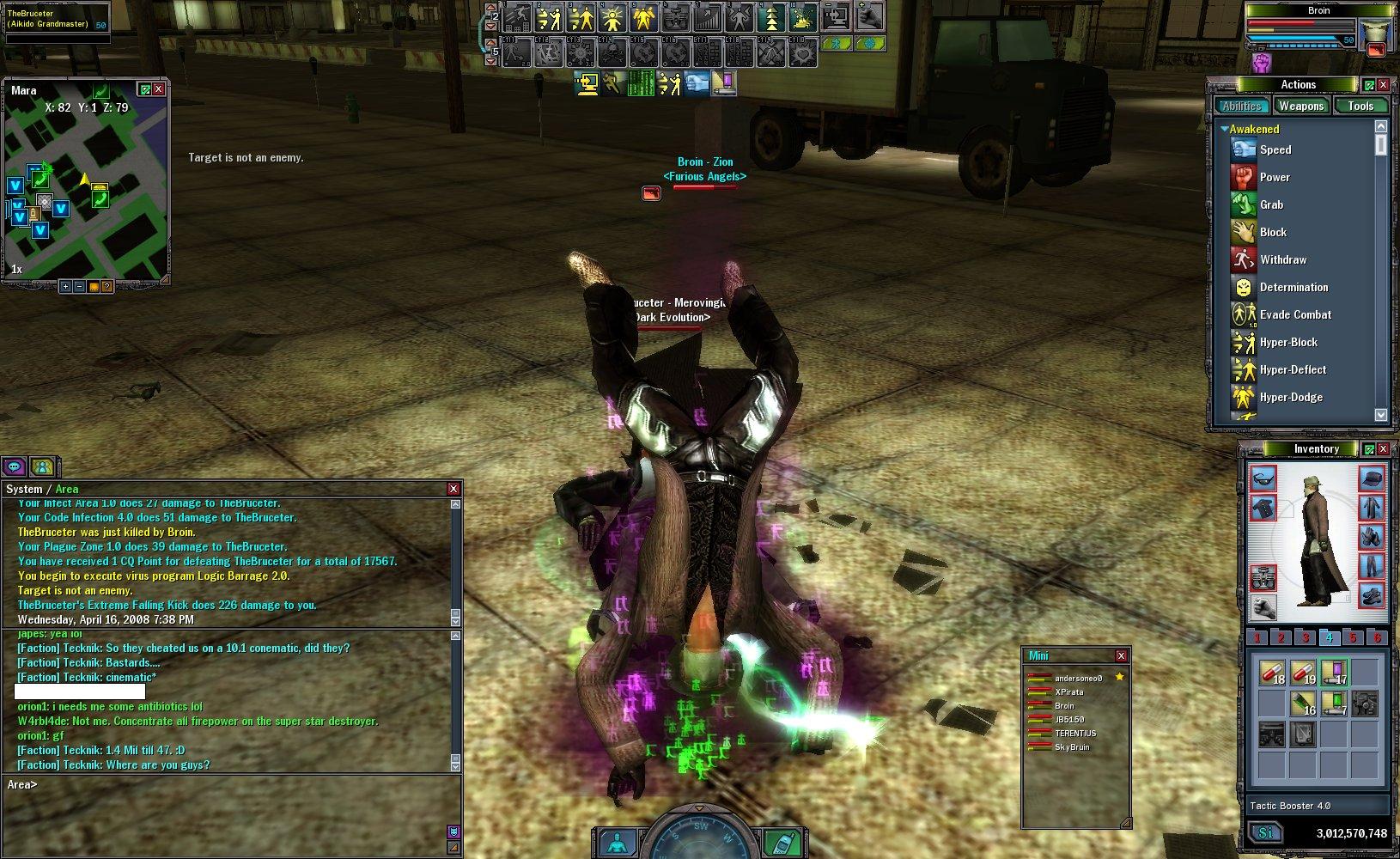
Task: Close the Actions window
Action: click(1383, 84)
